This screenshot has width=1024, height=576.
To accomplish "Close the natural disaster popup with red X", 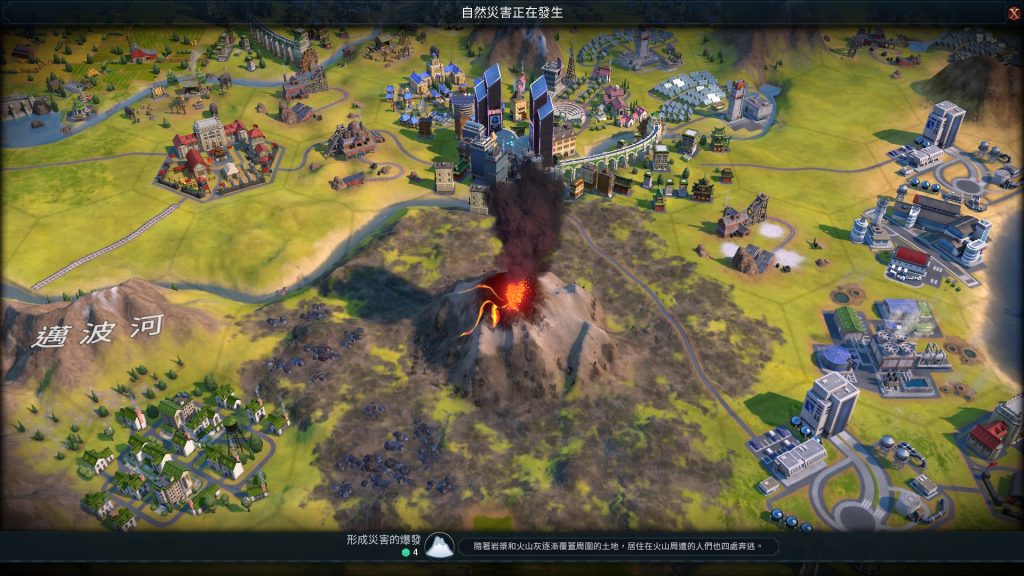I will pyautogui.click(x=1013, y=13).
